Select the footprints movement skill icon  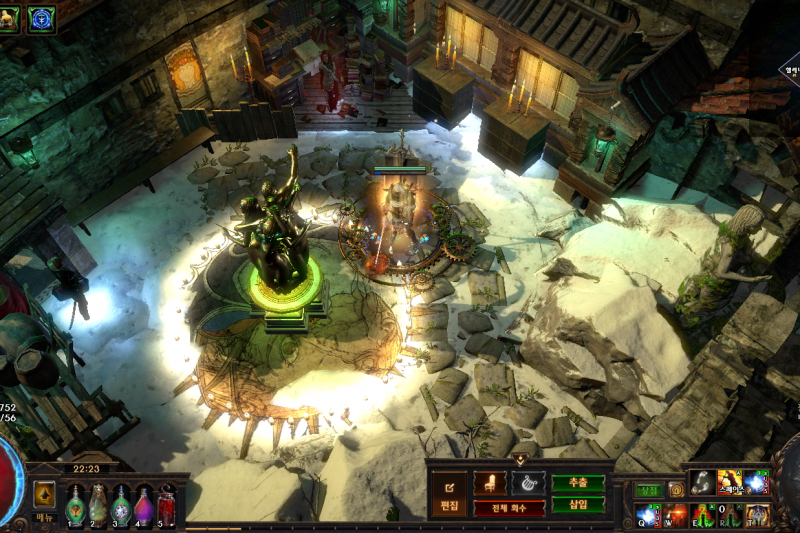(x=703, y=483)
